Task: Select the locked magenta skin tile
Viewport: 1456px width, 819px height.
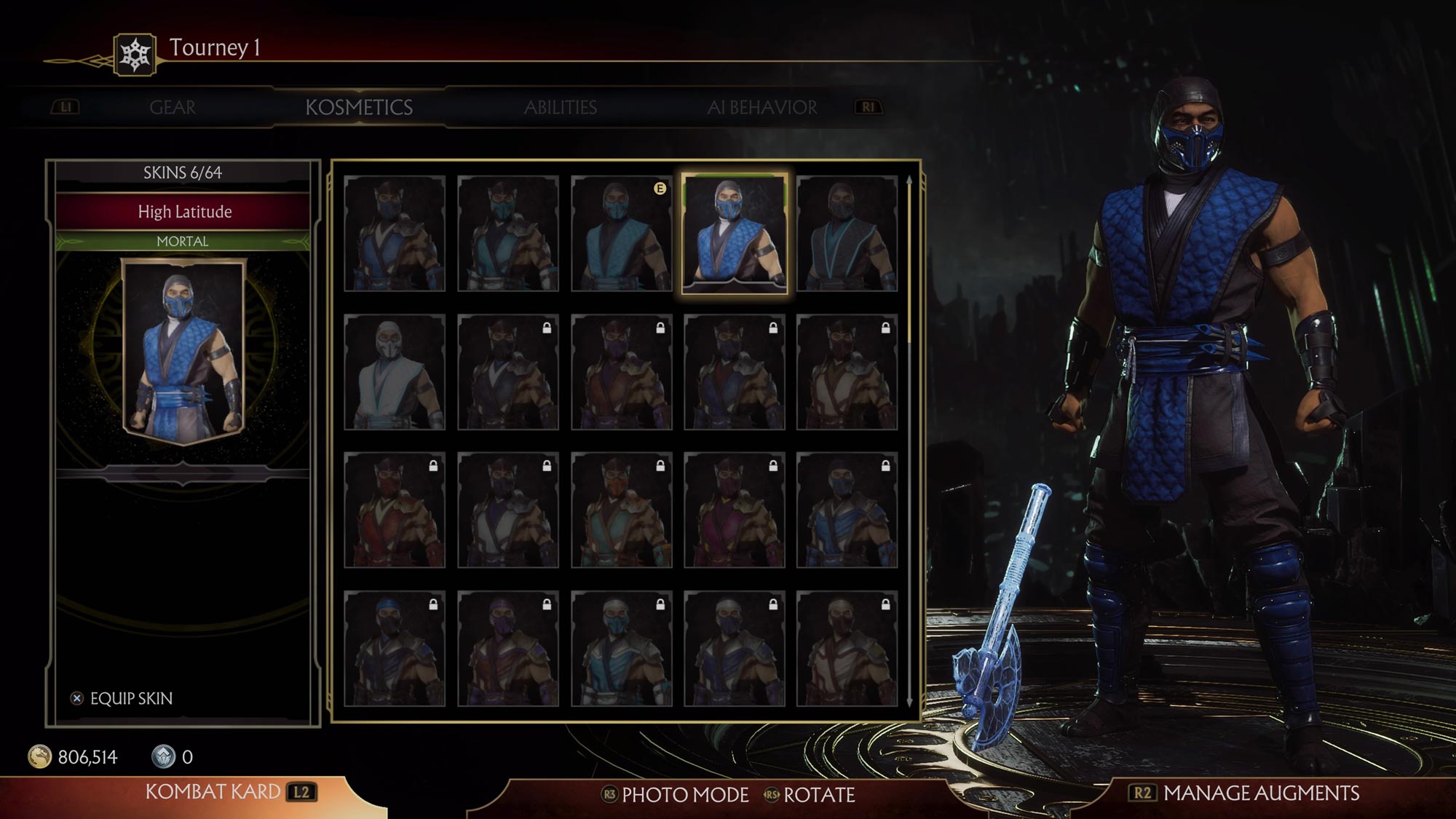Action: tap(734, 510)
